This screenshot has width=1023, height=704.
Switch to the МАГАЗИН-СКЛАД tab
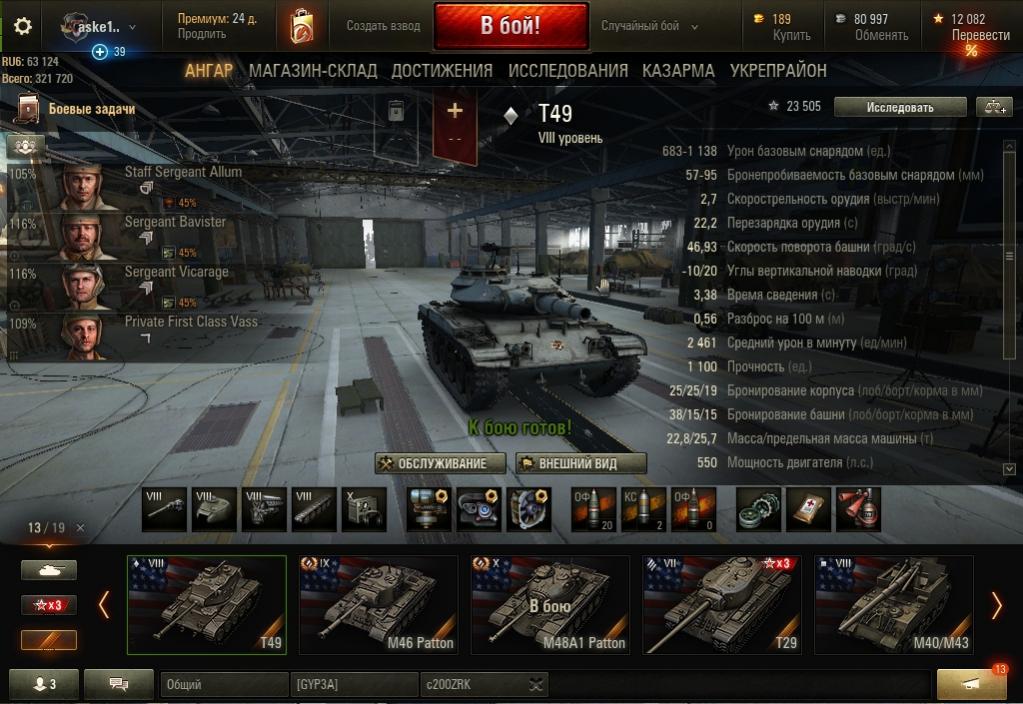click(x=313, y=71)
